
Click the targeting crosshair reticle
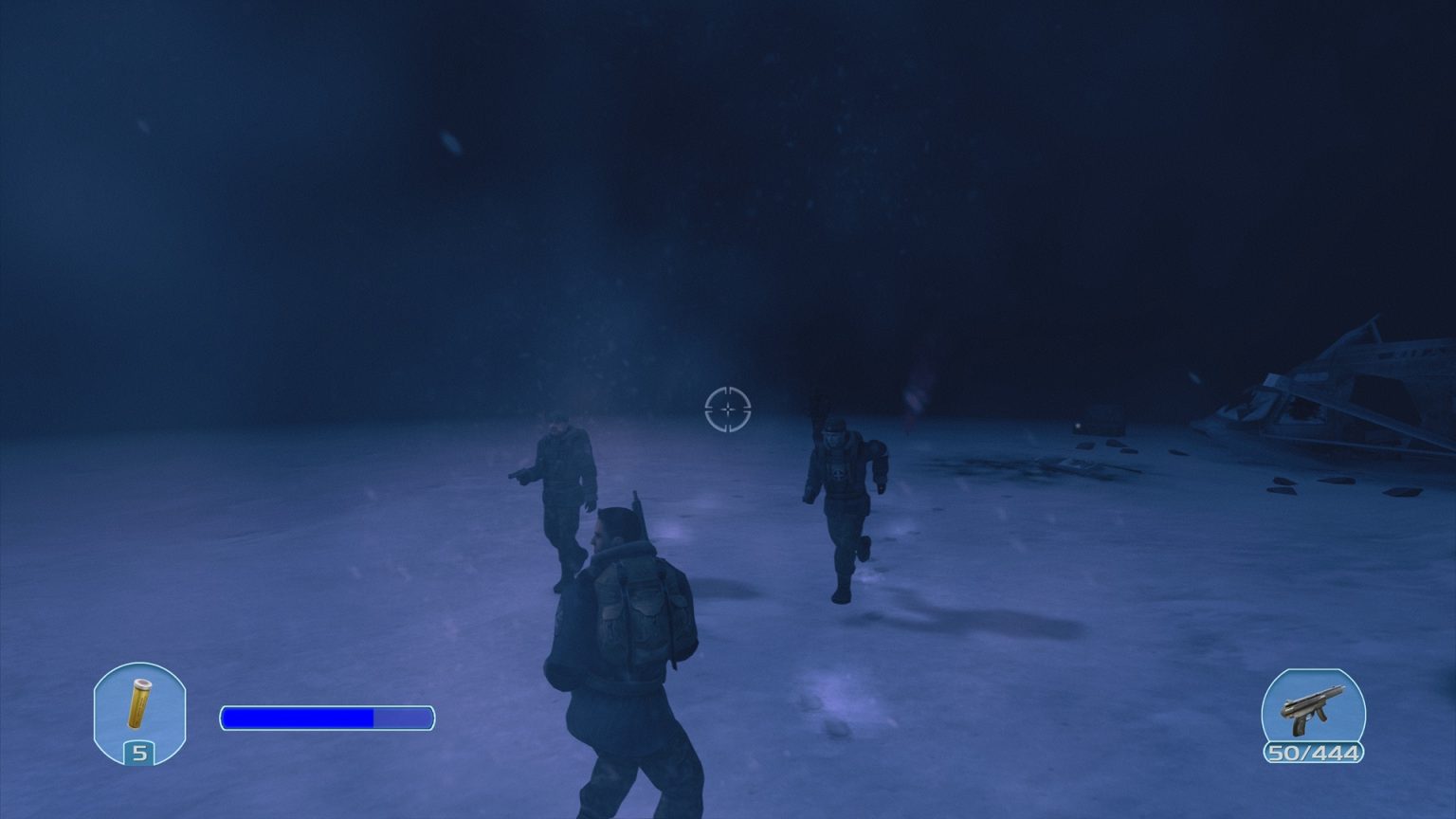(x=727, y=408)
